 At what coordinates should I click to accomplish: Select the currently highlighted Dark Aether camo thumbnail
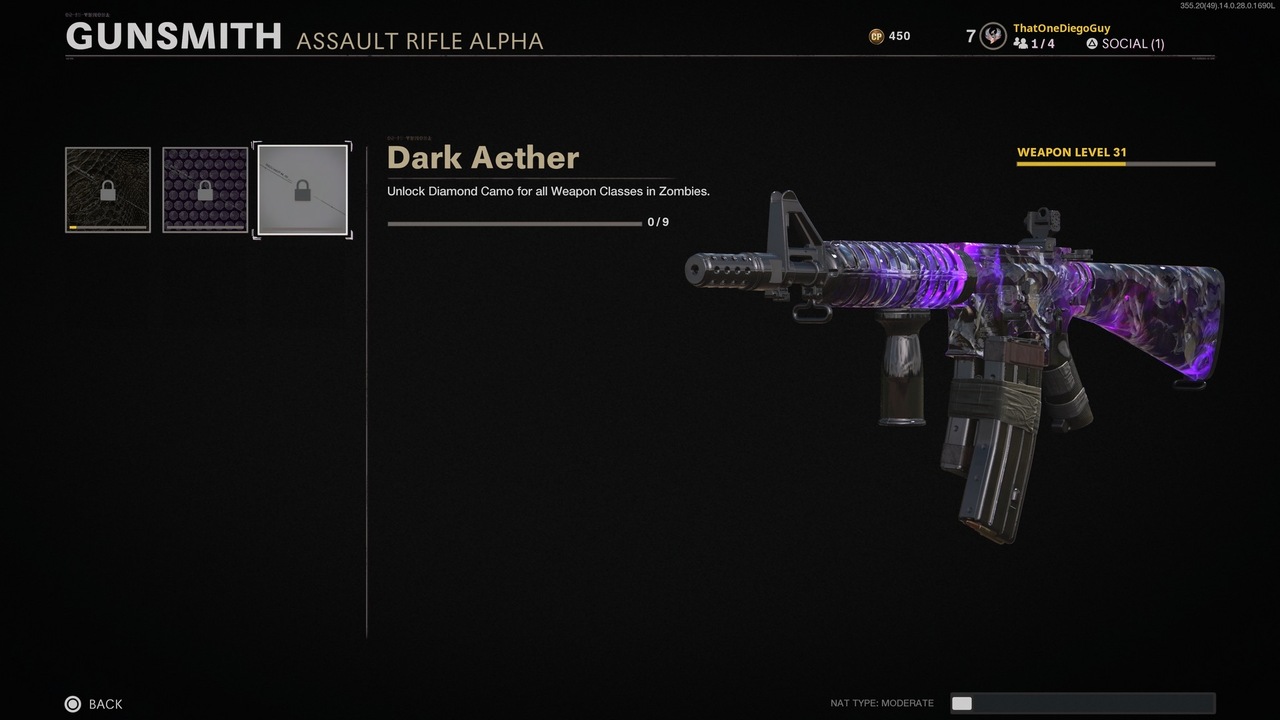click(302, 190)
